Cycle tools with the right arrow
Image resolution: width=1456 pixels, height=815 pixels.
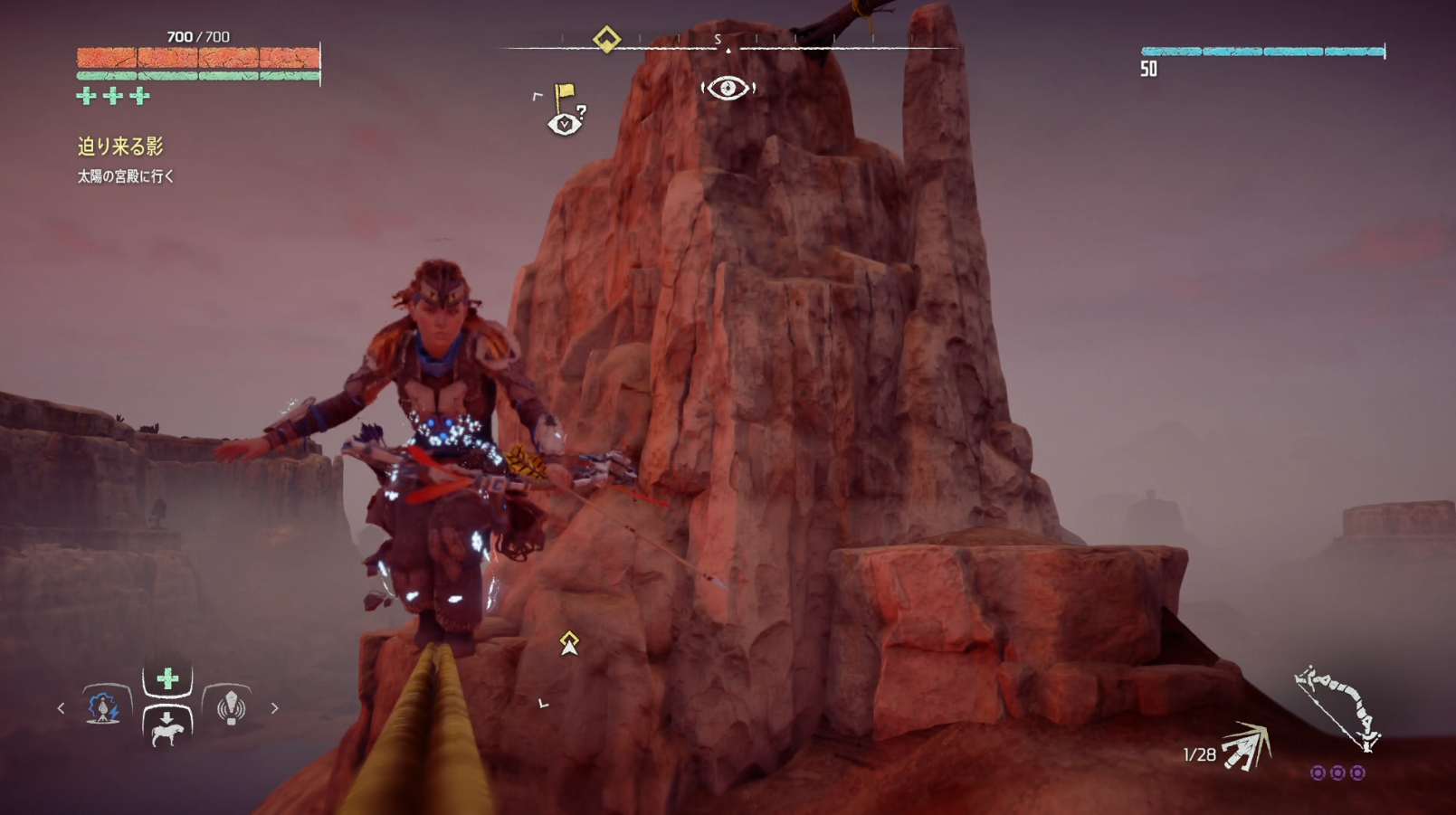(274, 708)
